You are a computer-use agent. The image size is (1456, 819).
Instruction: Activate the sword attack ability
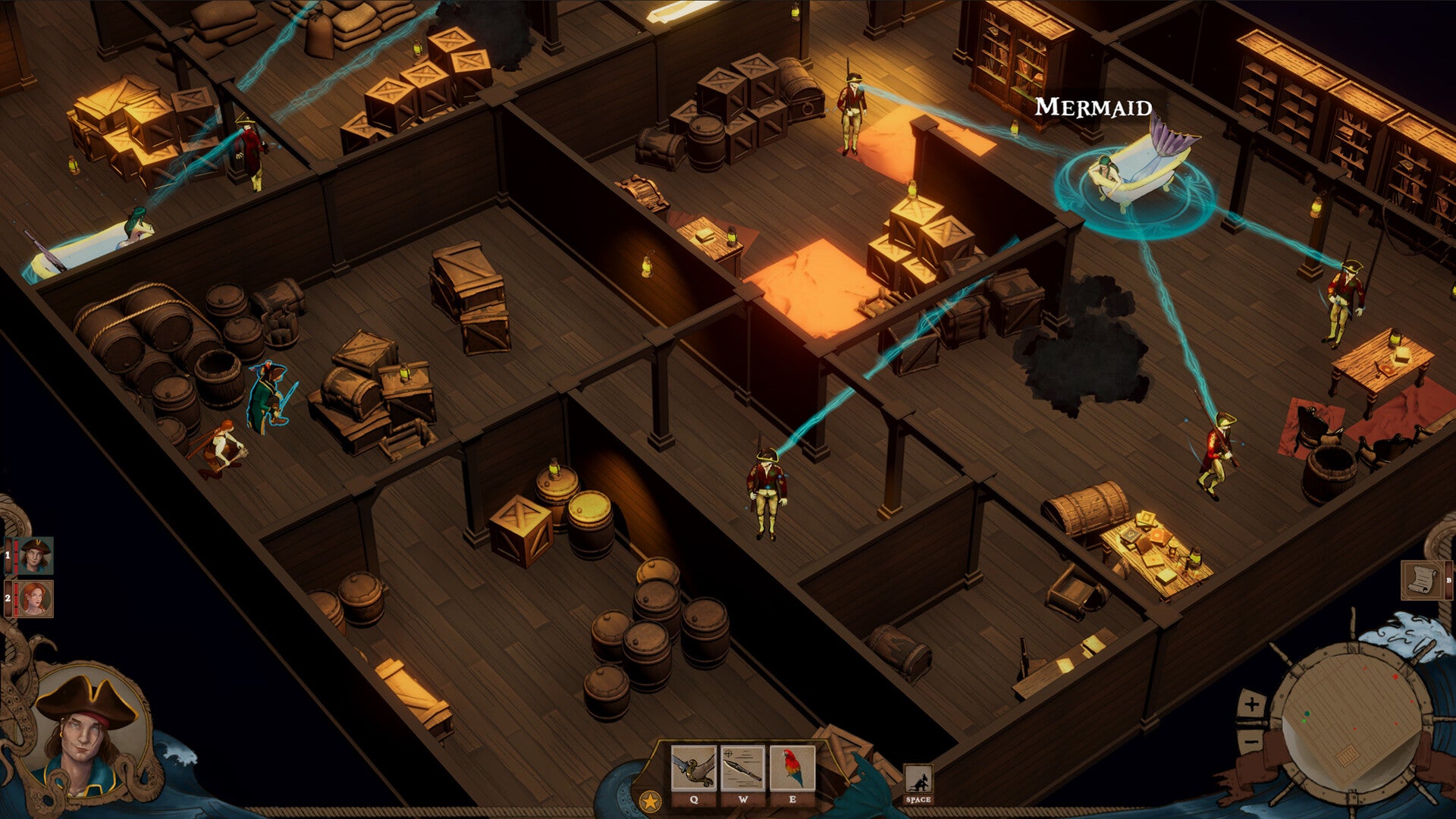693,769
